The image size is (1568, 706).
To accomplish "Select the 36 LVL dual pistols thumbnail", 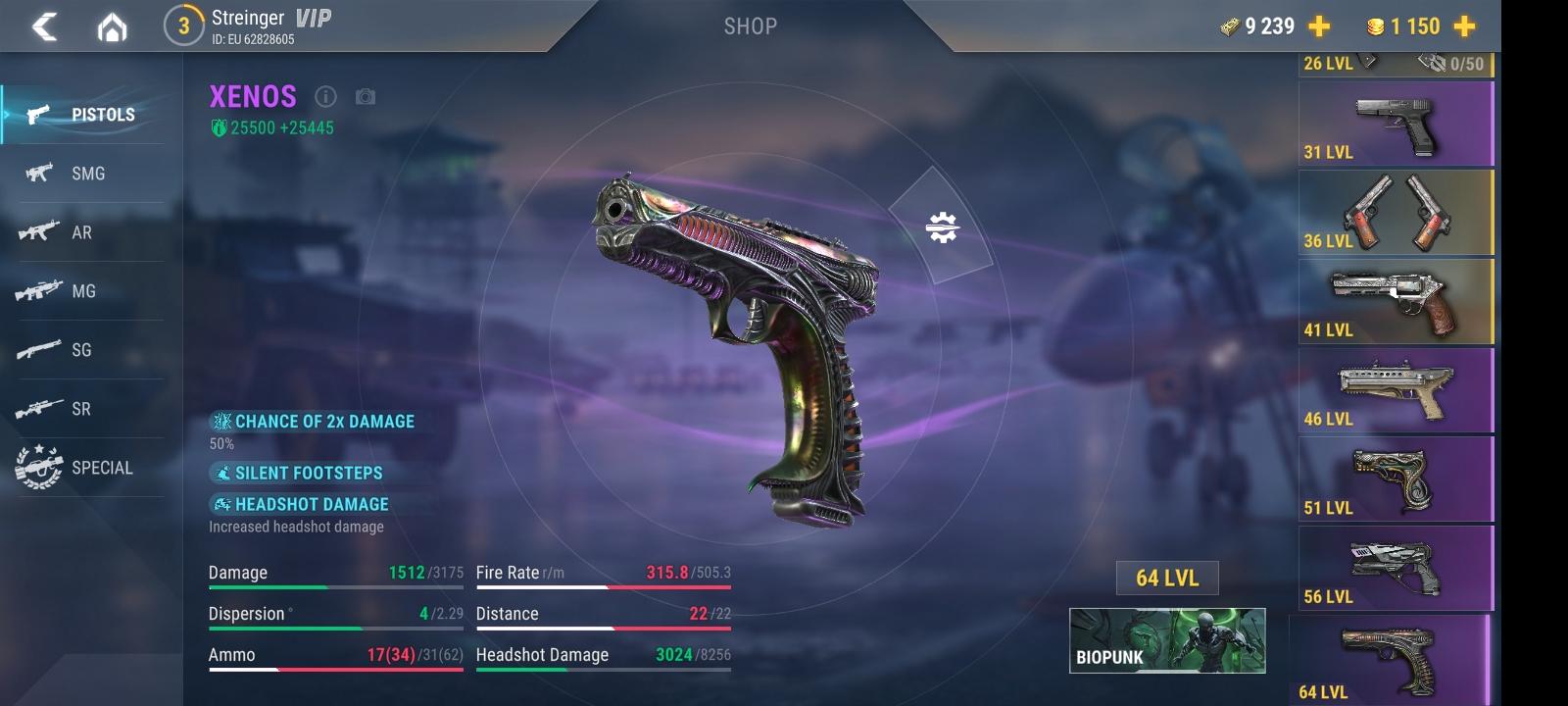I will [1396, 214].
